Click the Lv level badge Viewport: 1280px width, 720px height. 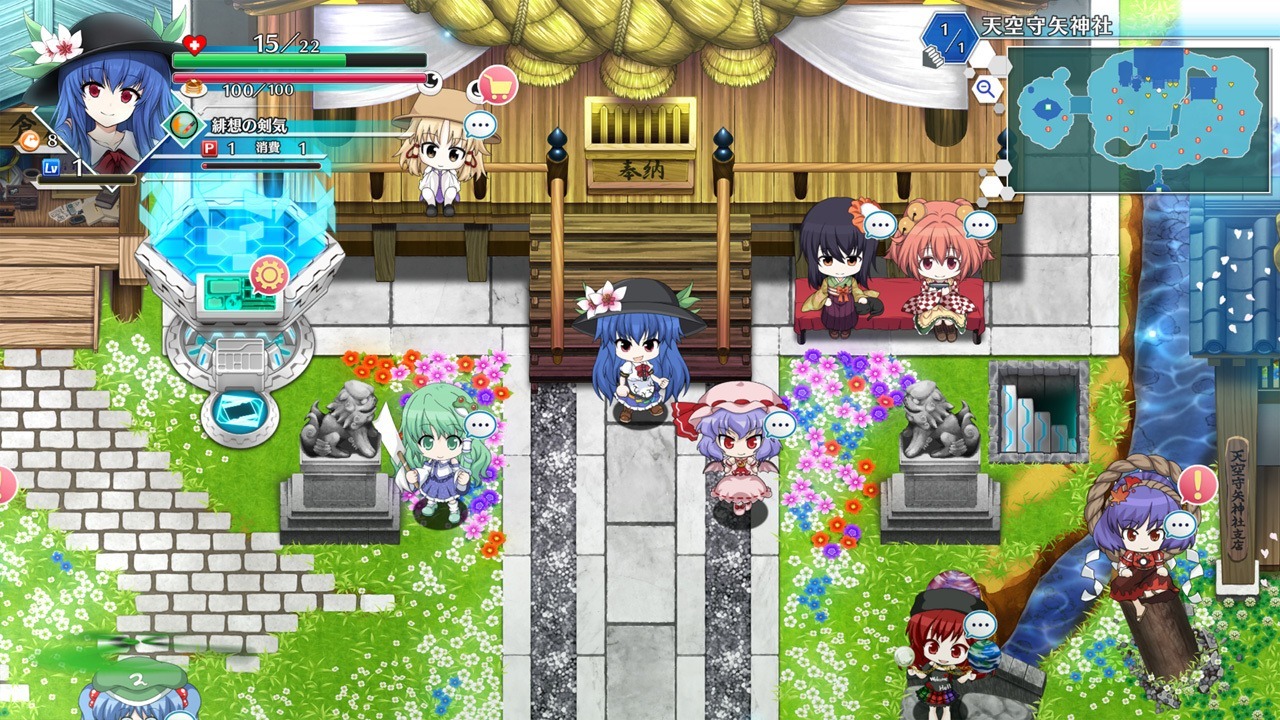[x=49, y=166]
